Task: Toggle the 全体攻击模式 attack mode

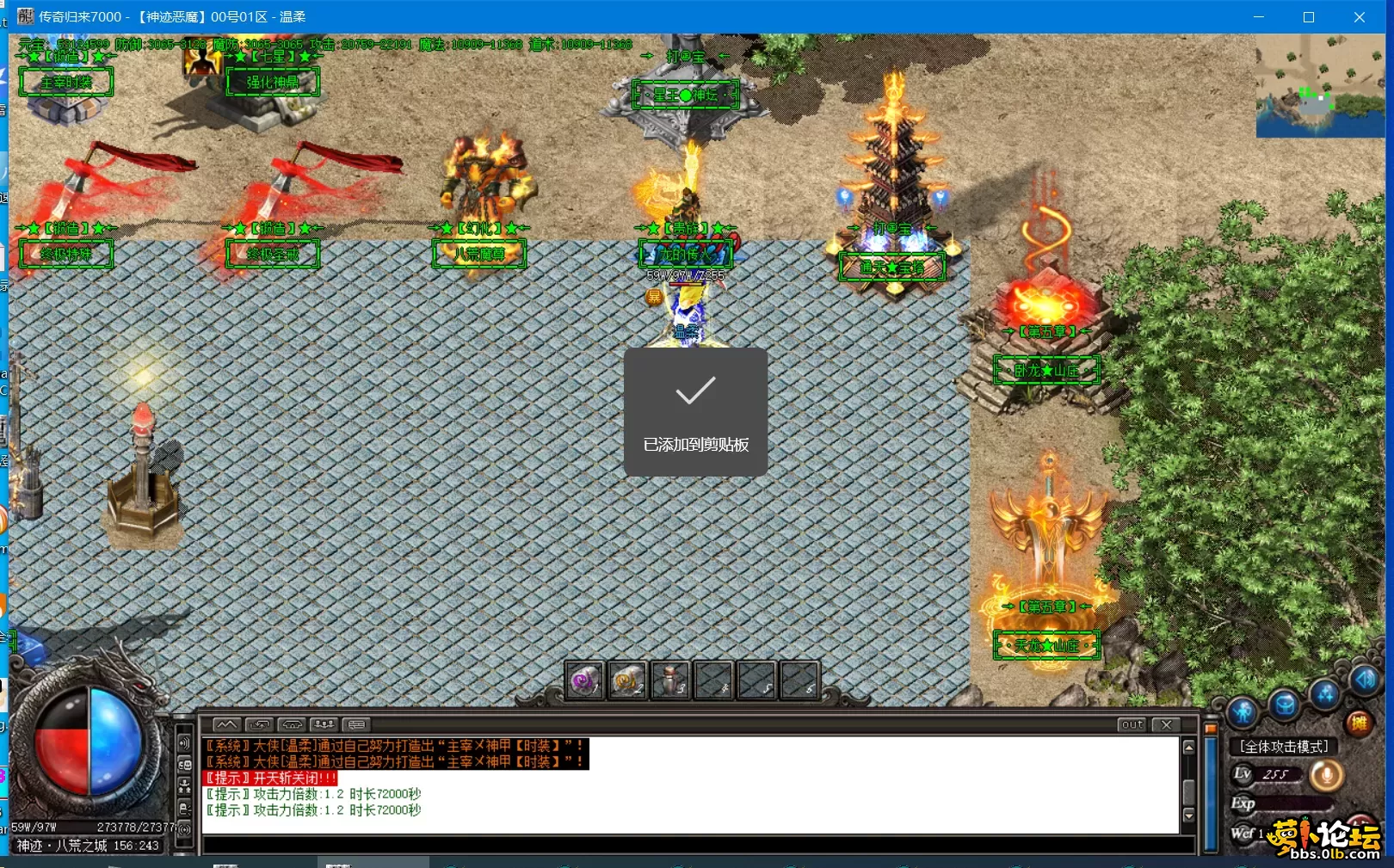Action: (1283, 747)
